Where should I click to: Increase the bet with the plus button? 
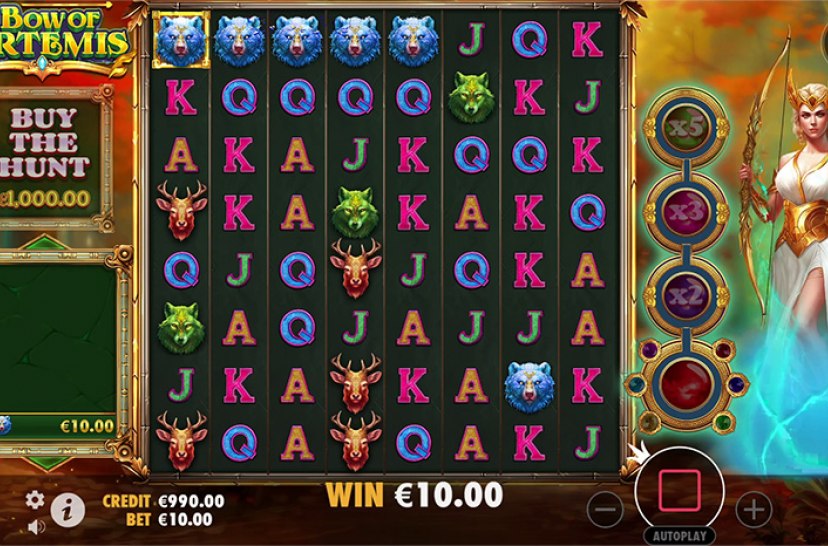(x=753, y=509)
